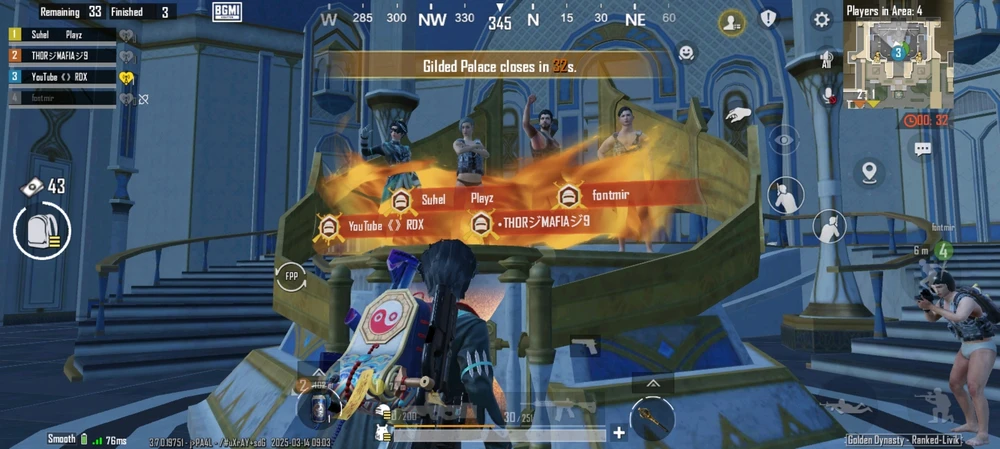The image size is (1000, 449).
Task: Select teammate YouTube ROX in squad list
Action: [62, 76]
